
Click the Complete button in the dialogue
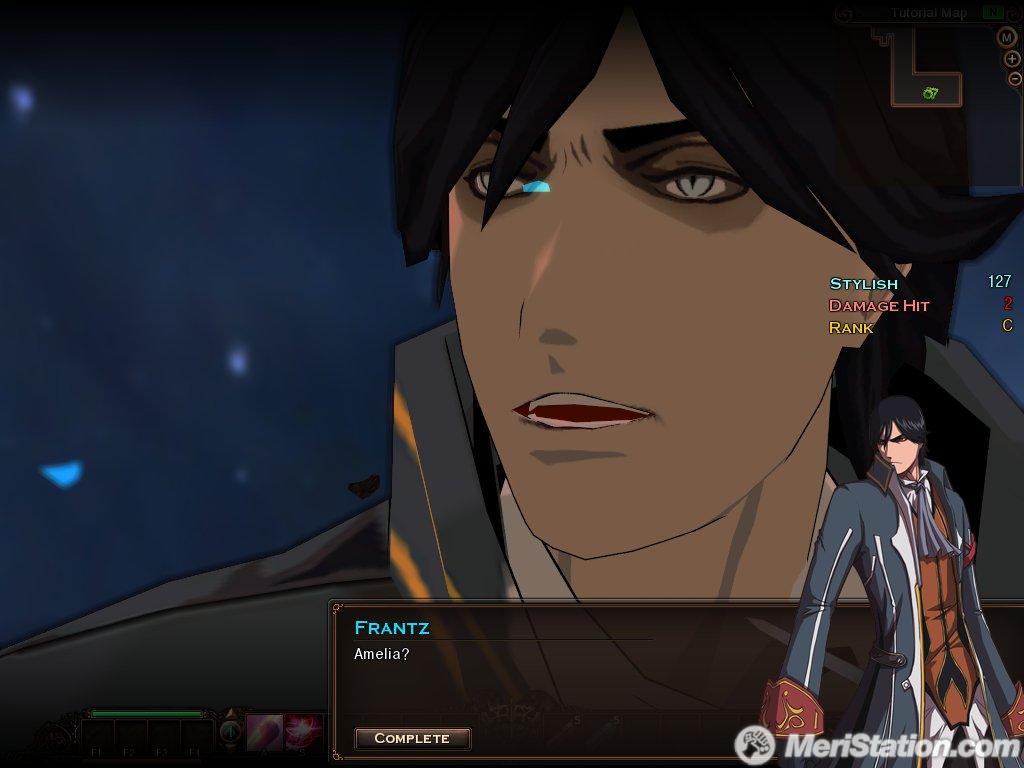pos(412,738)
